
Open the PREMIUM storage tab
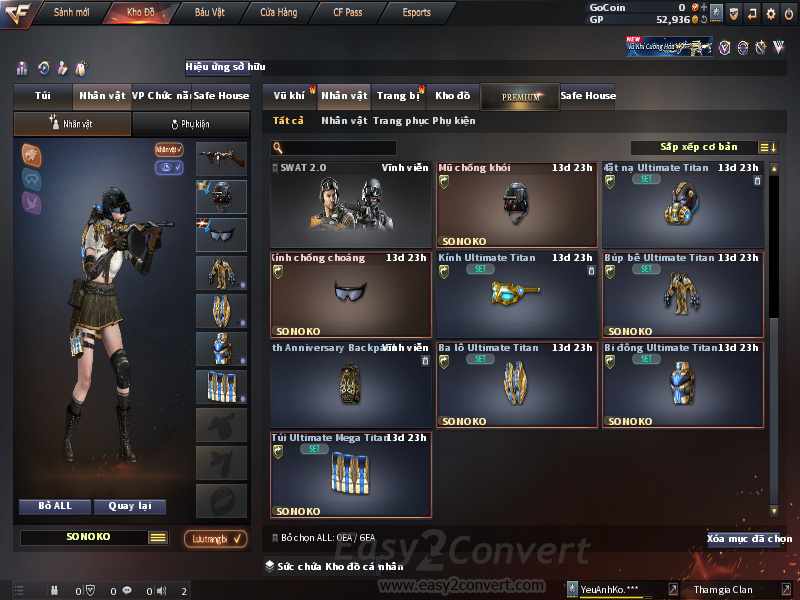click(x=520, y=96)
